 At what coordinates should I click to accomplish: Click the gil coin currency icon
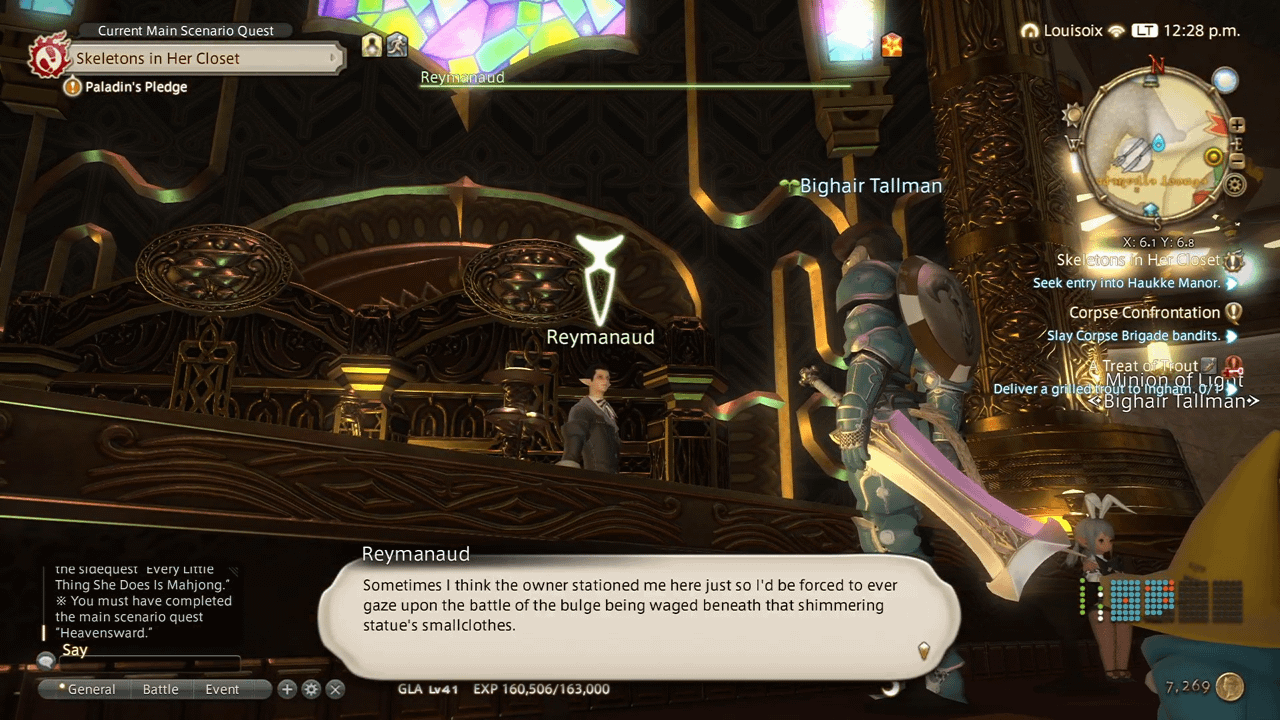tap(1230, 687)
